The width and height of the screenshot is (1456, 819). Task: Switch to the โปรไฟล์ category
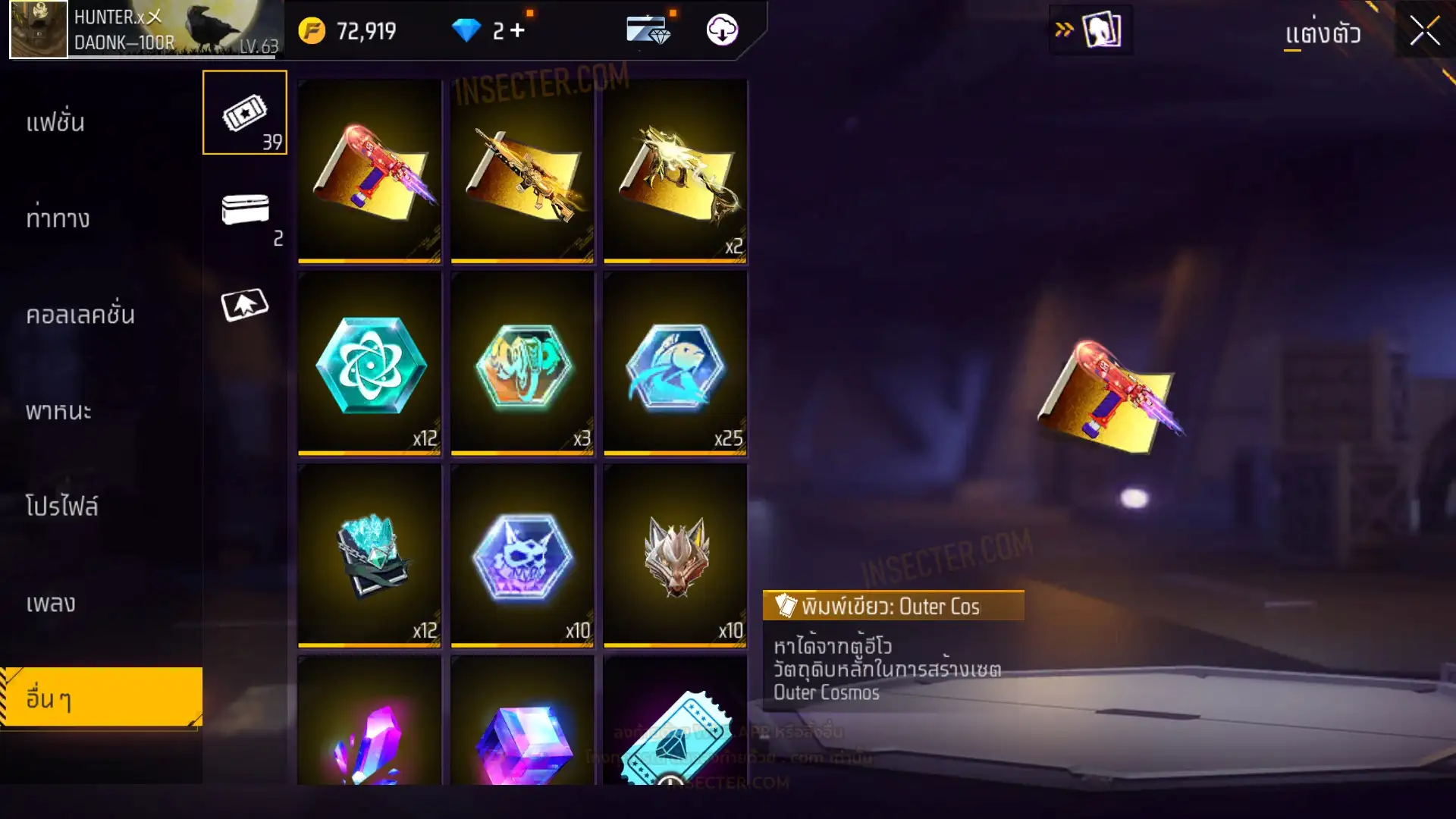coord(62,506)
